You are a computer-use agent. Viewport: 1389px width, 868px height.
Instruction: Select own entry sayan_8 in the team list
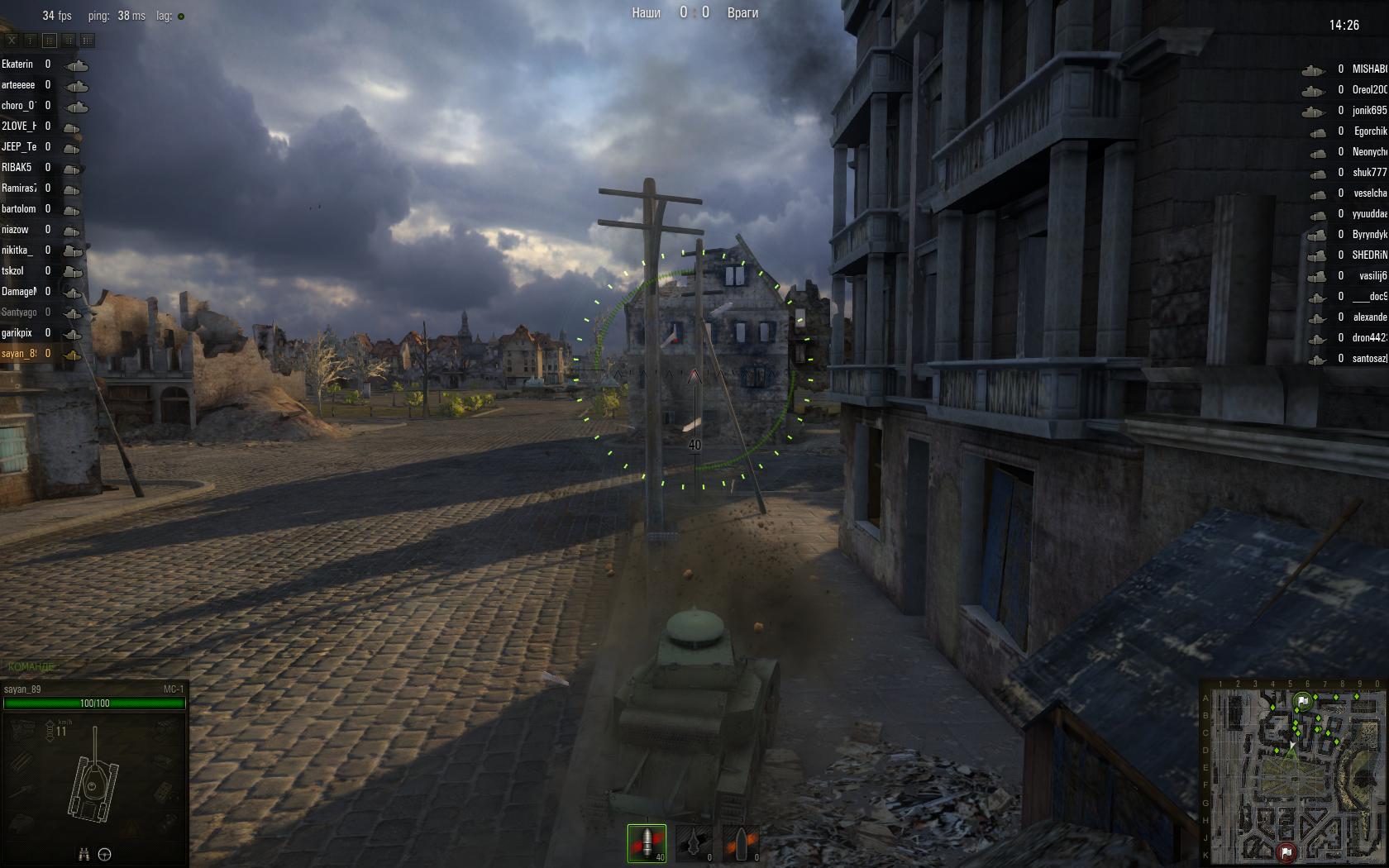coord(19,354)
